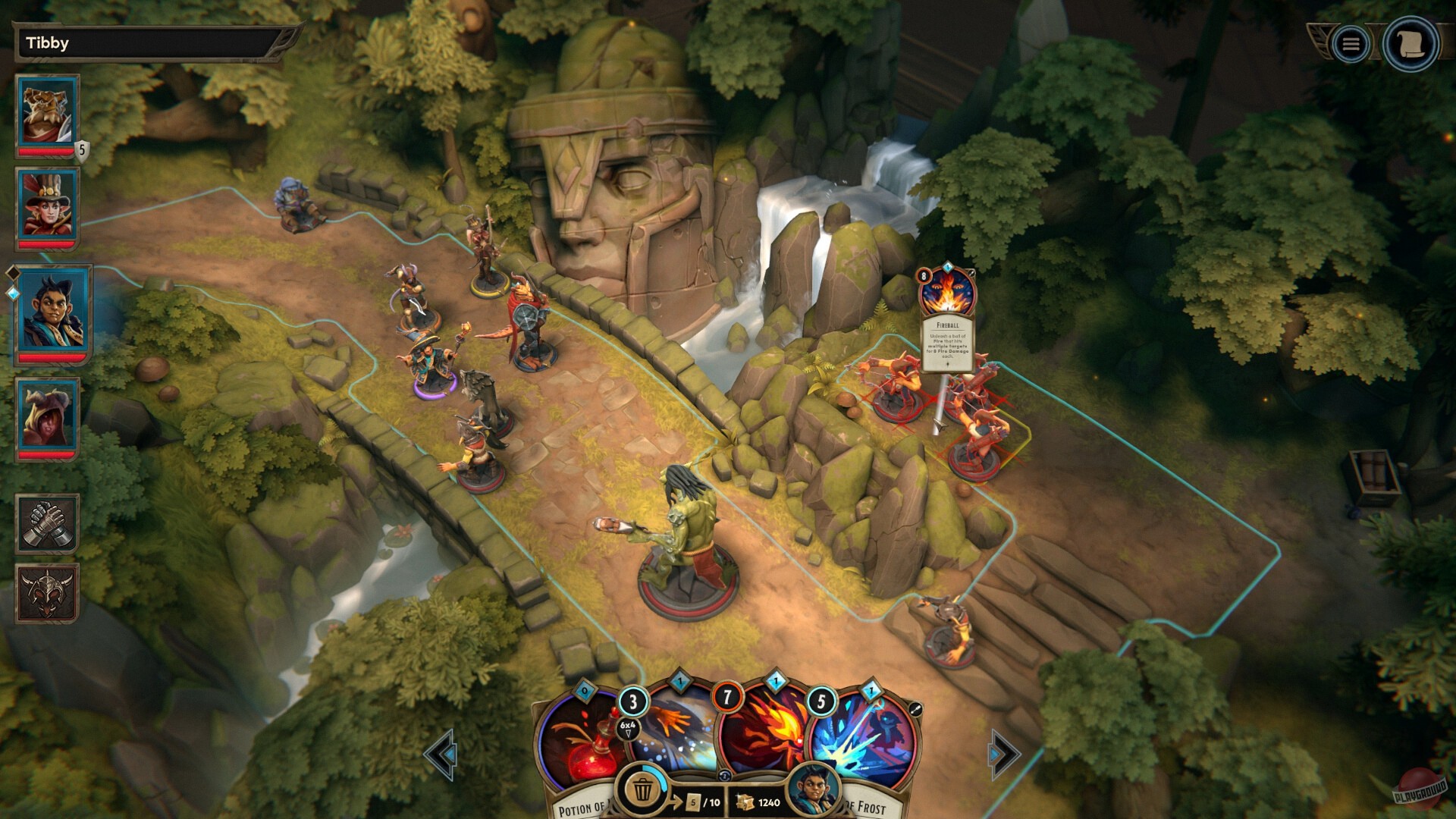The image size is (1456, 819).
Task: Click the trash discard icon in hand tray
Action: tap(644, 789)
